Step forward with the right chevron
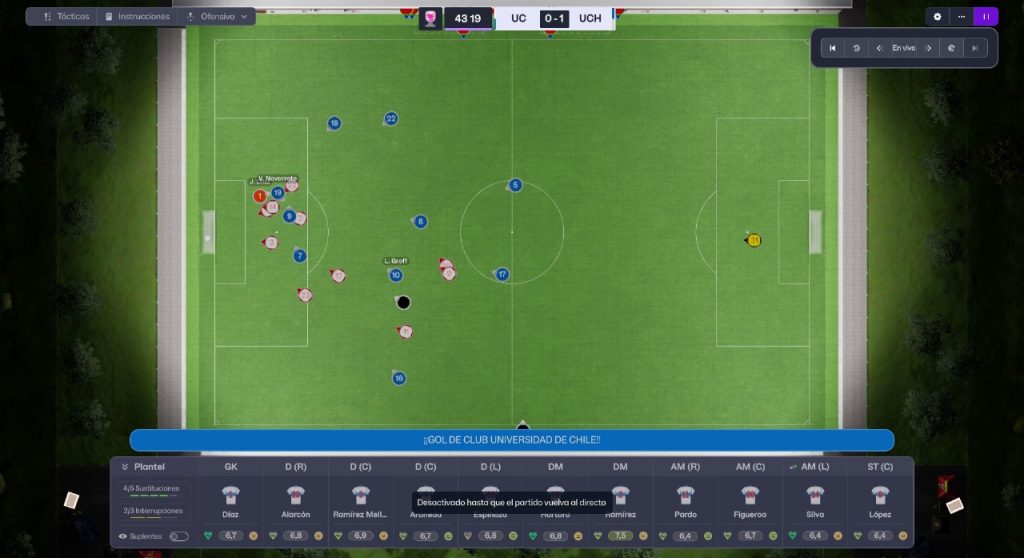Image resolution: width=1024 pixels, height=558 pixels. 928,48
